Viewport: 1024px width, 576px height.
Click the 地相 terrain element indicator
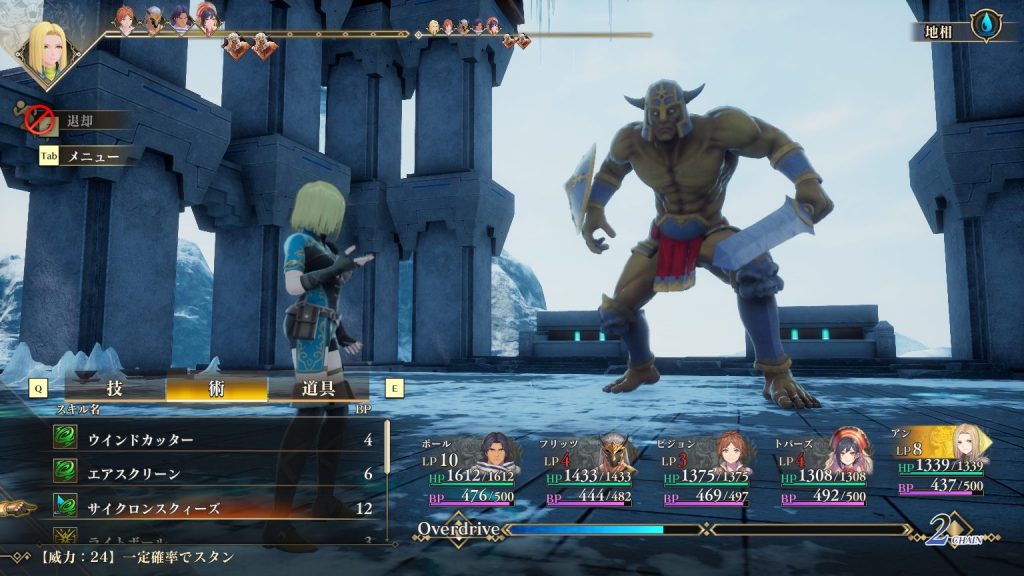pyautogui.click(x=962, y=31)
